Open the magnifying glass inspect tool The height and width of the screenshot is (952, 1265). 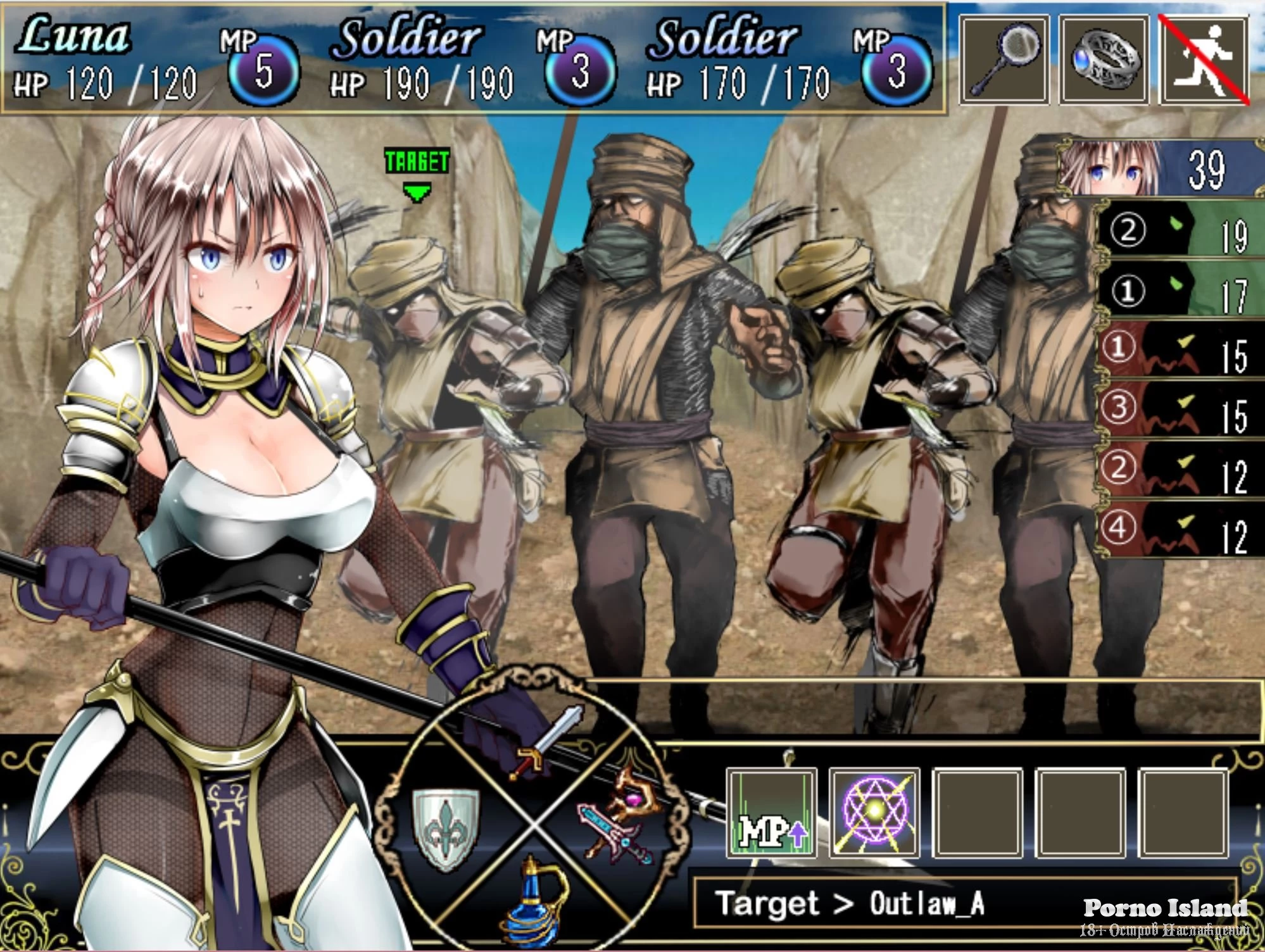[x=1004, y=60]
